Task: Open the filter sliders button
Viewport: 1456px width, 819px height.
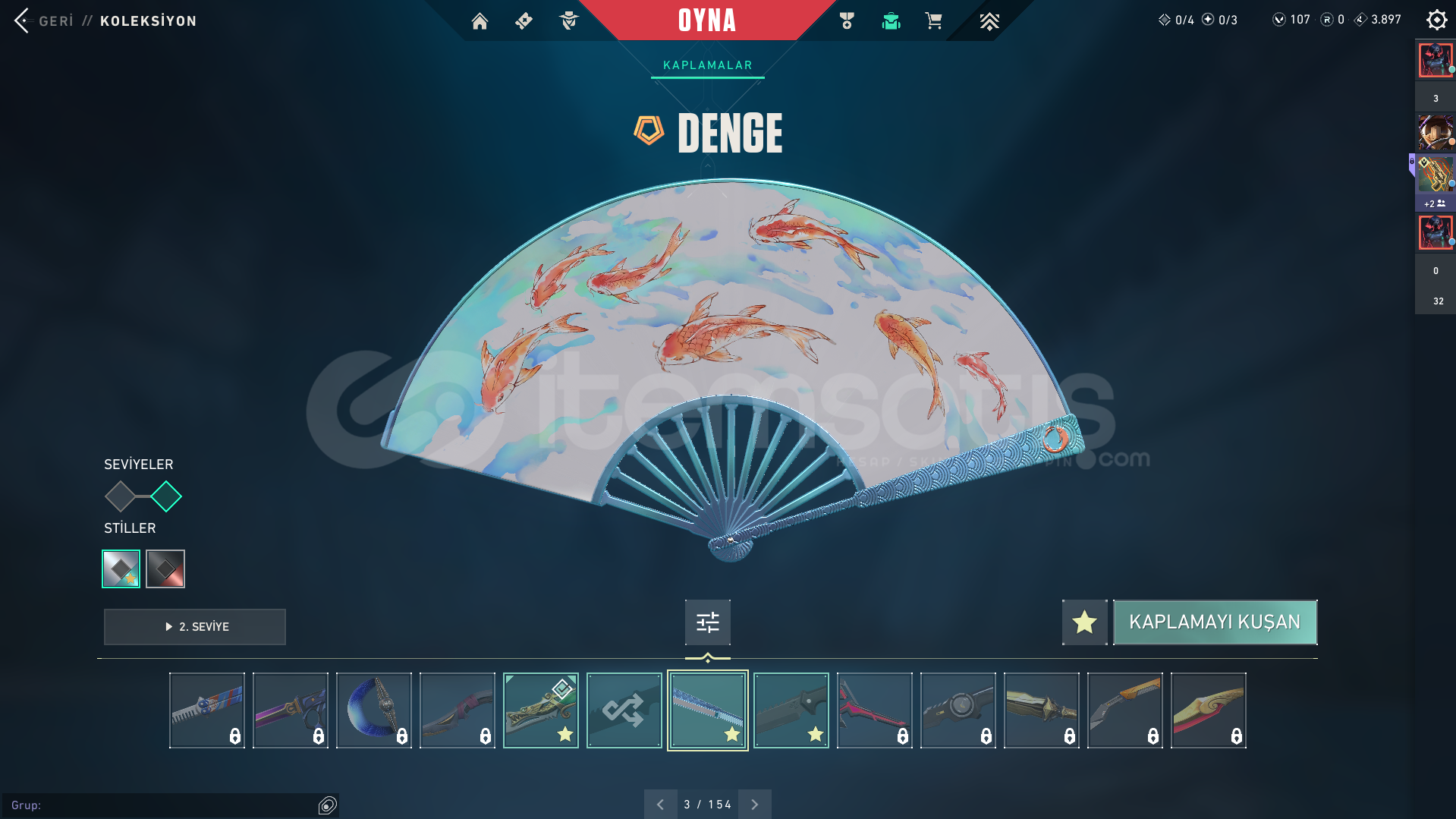Action: [707, 622]
